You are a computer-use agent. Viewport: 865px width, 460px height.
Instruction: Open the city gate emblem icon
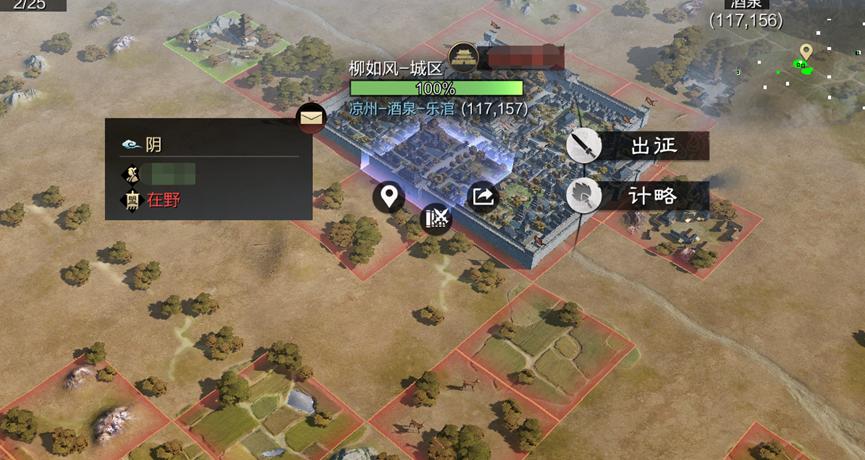pos(463,57)
